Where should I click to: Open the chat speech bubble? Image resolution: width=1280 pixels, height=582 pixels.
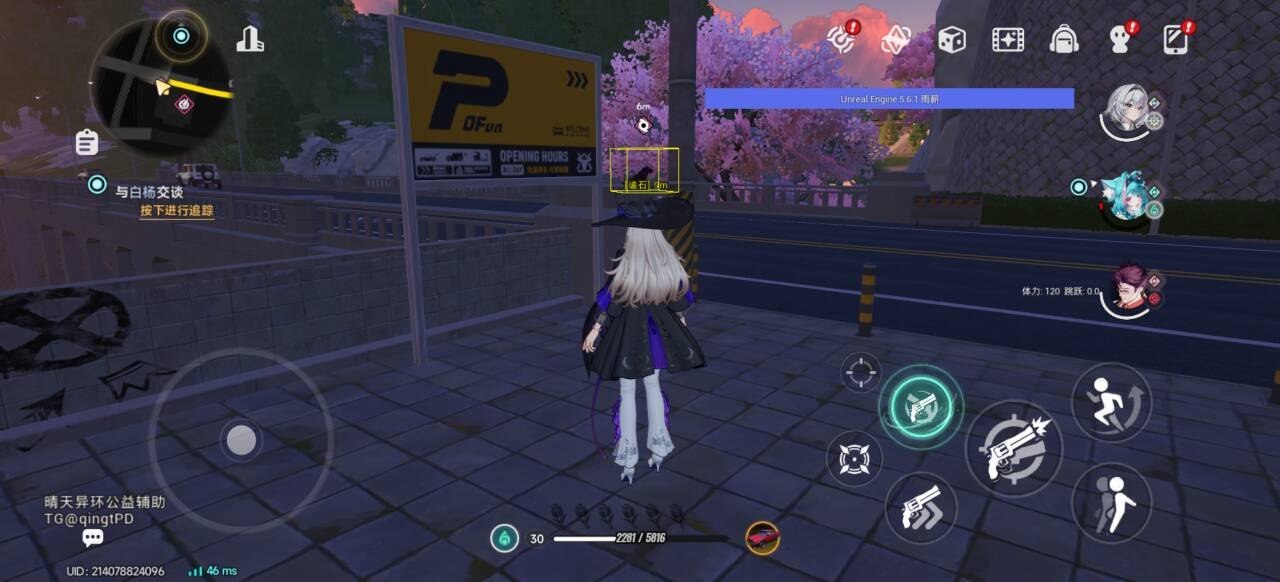[93, 539]
